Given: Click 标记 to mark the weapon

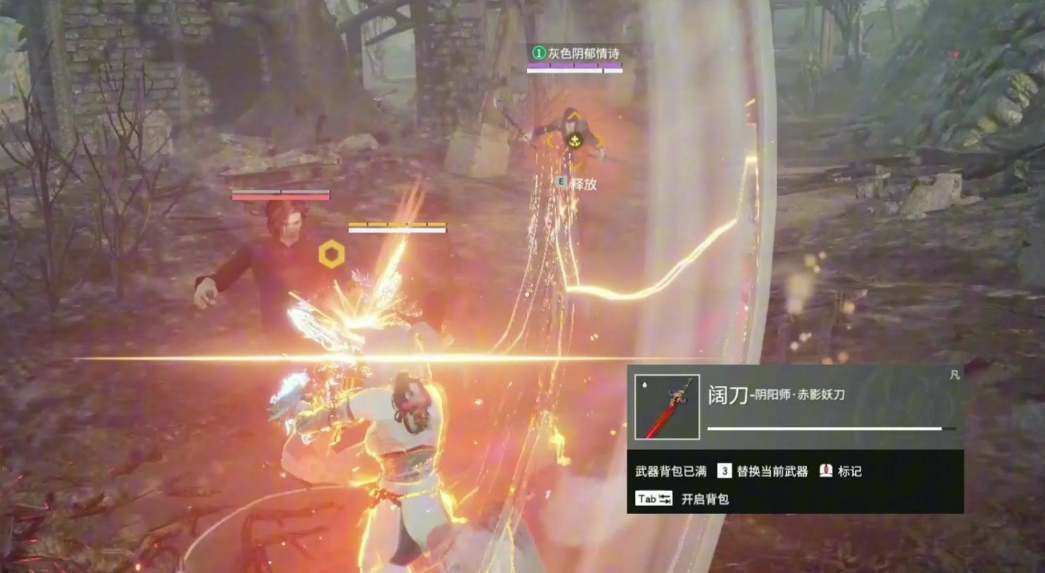Looking at the screenshot, I should (849, 471).
